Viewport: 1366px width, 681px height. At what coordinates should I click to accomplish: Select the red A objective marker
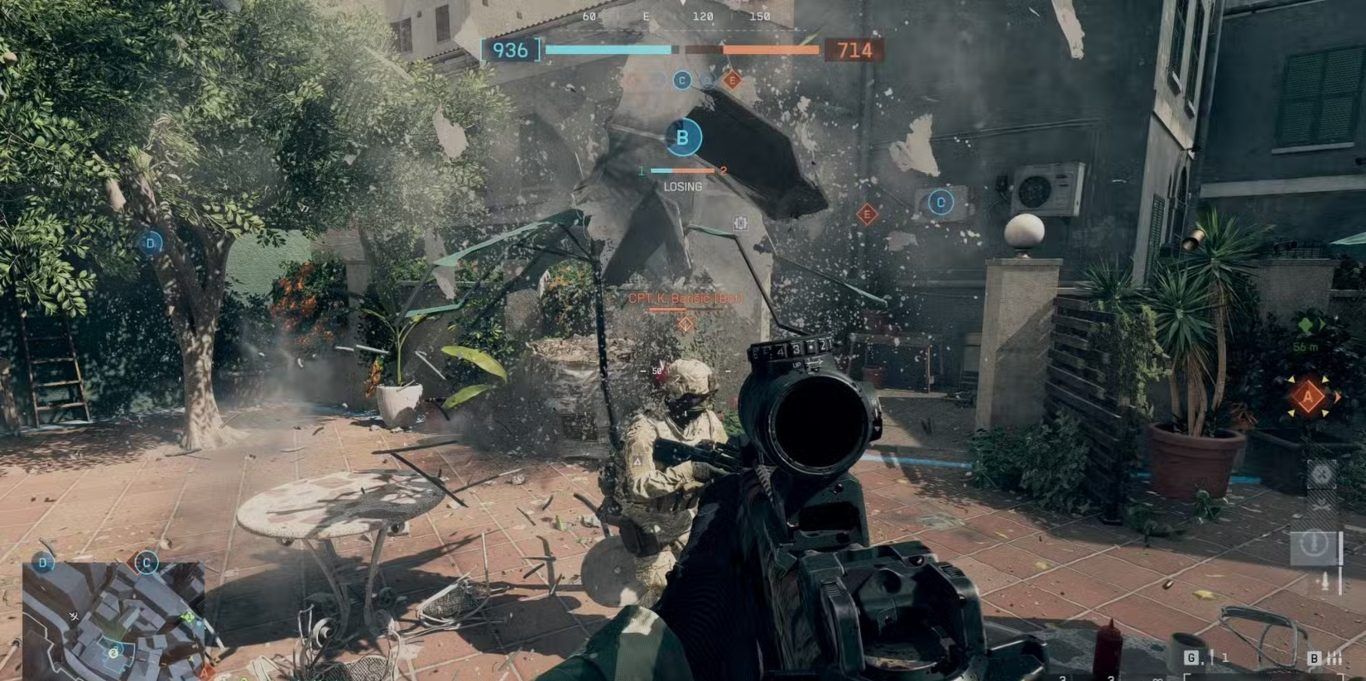[1307, 397]
